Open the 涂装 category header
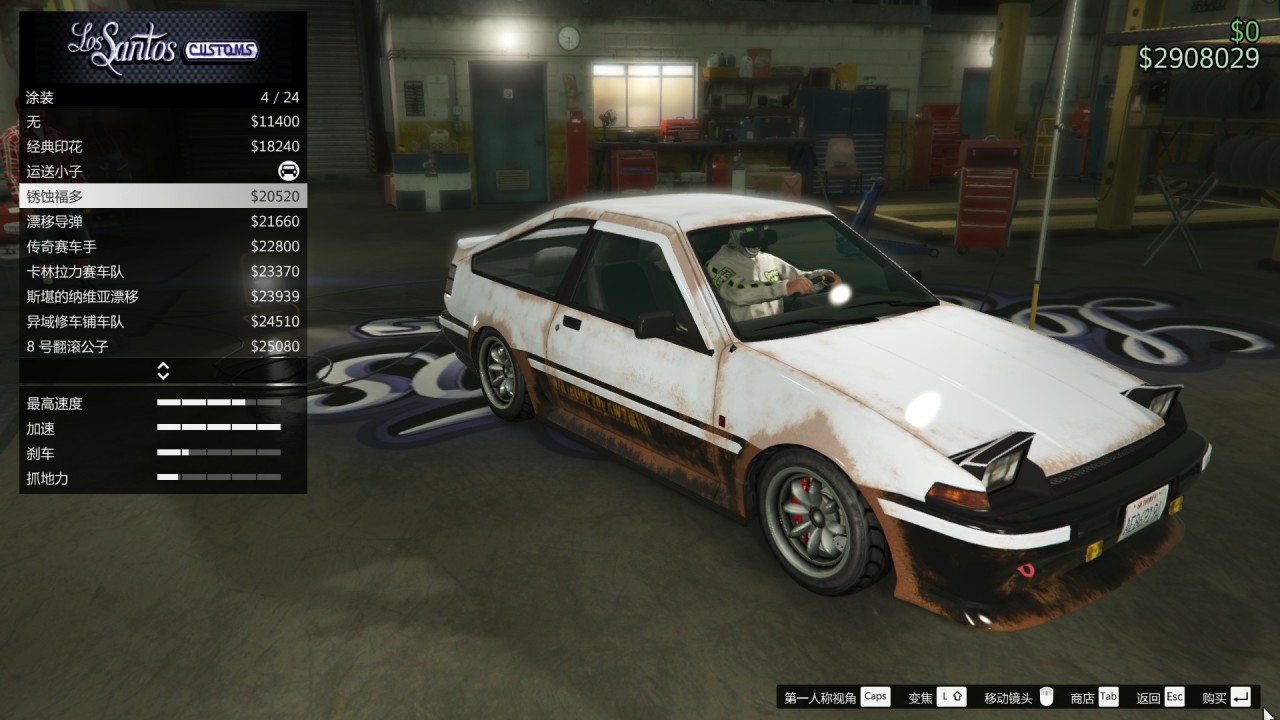This screenshot has height=720, width=1280. coord(120,96)
